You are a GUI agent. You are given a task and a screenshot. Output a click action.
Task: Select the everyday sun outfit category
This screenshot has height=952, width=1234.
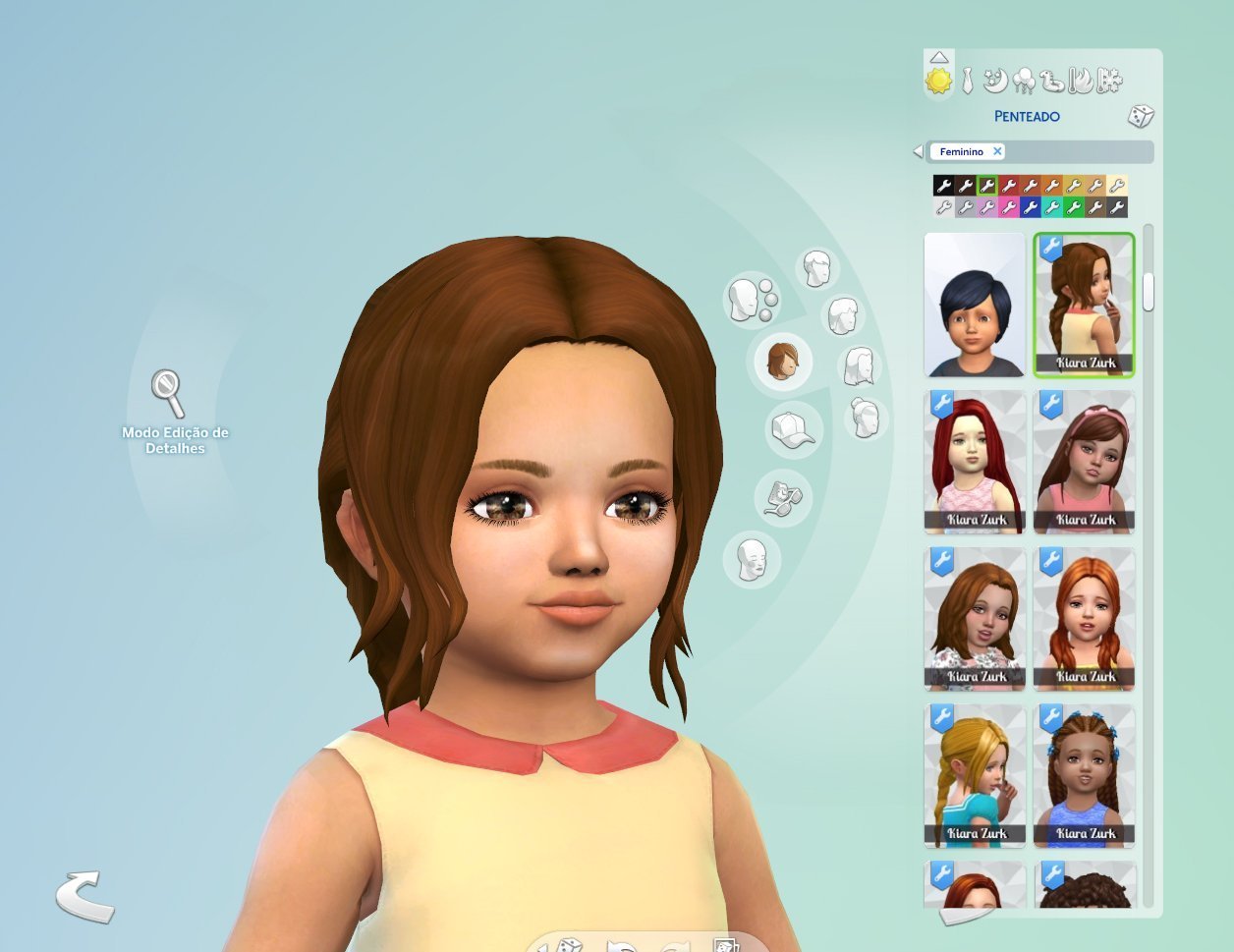coord(939,81)
